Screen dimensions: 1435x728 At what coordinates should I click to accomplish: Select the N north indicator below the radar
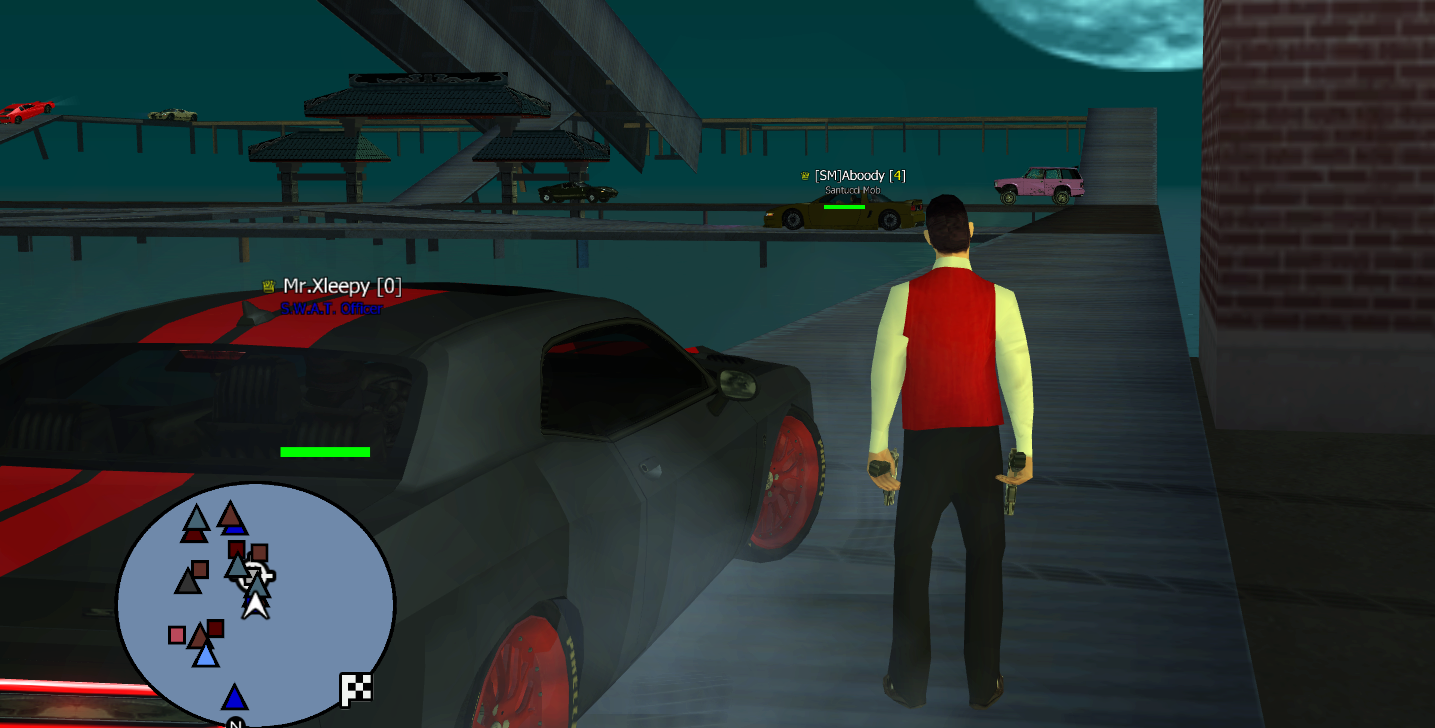(234, 723)
